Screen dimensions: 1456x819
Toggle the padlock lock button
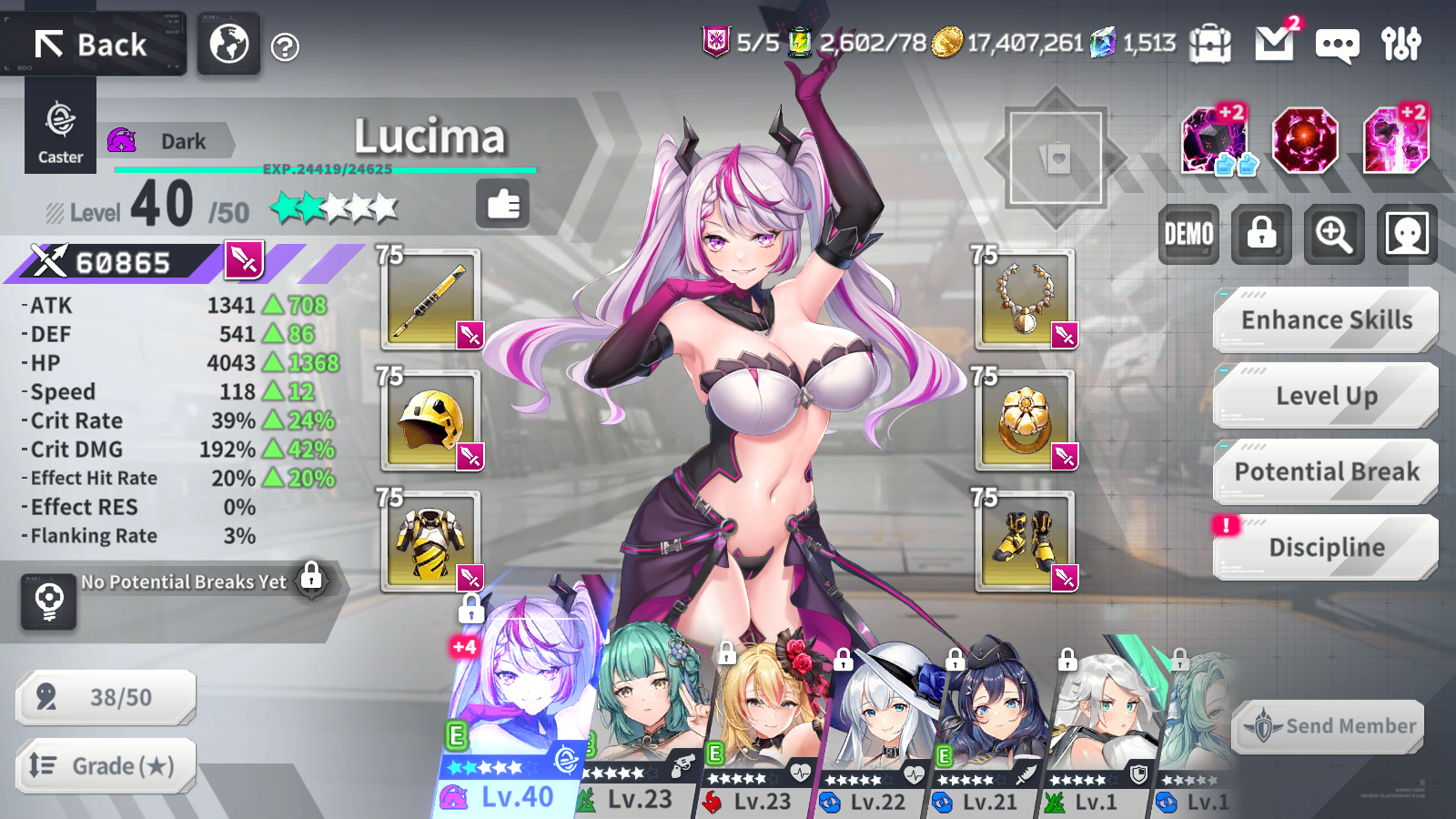point(1261,235)
